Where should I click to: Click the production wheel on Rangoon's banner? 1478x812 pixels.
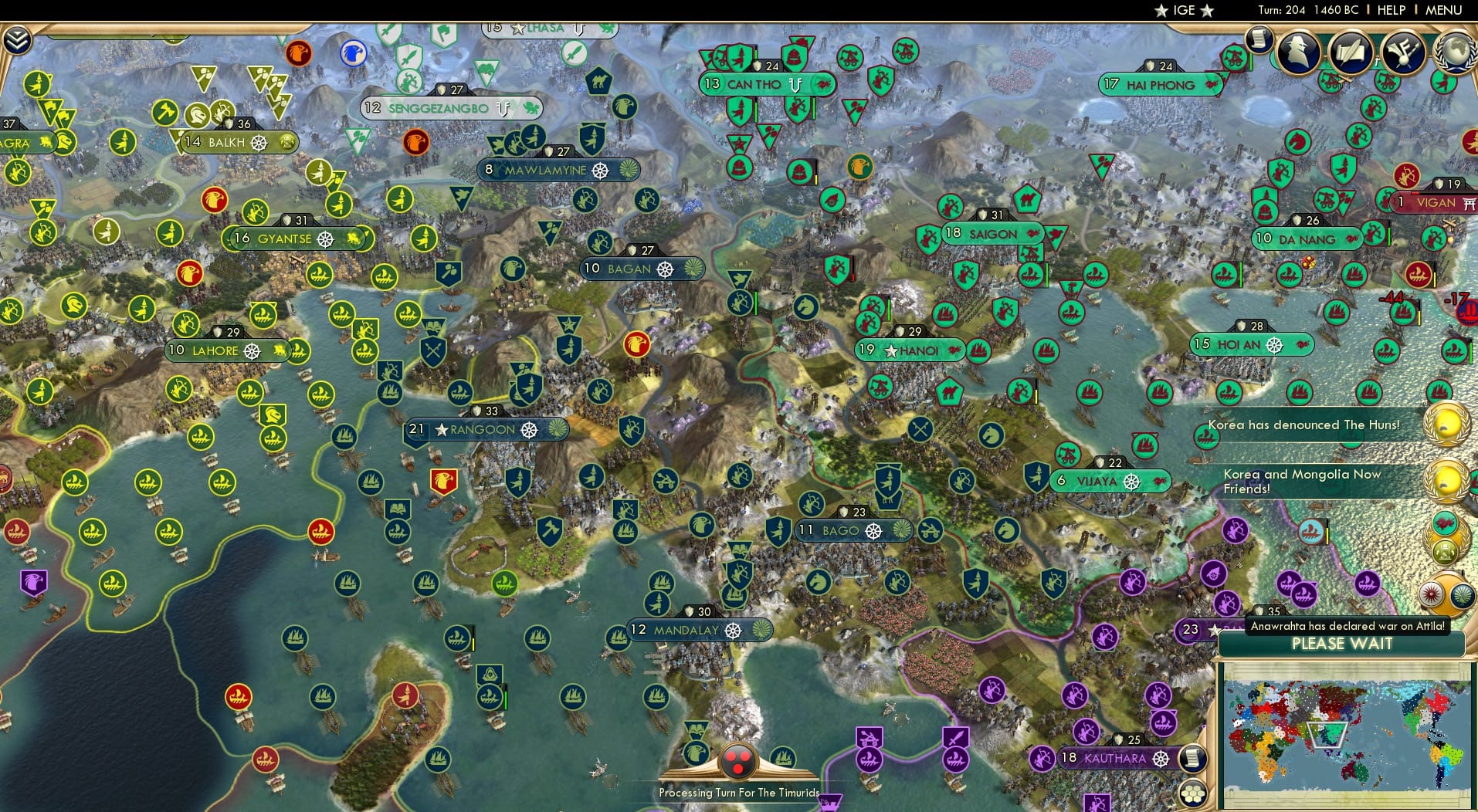click(531, 431)
